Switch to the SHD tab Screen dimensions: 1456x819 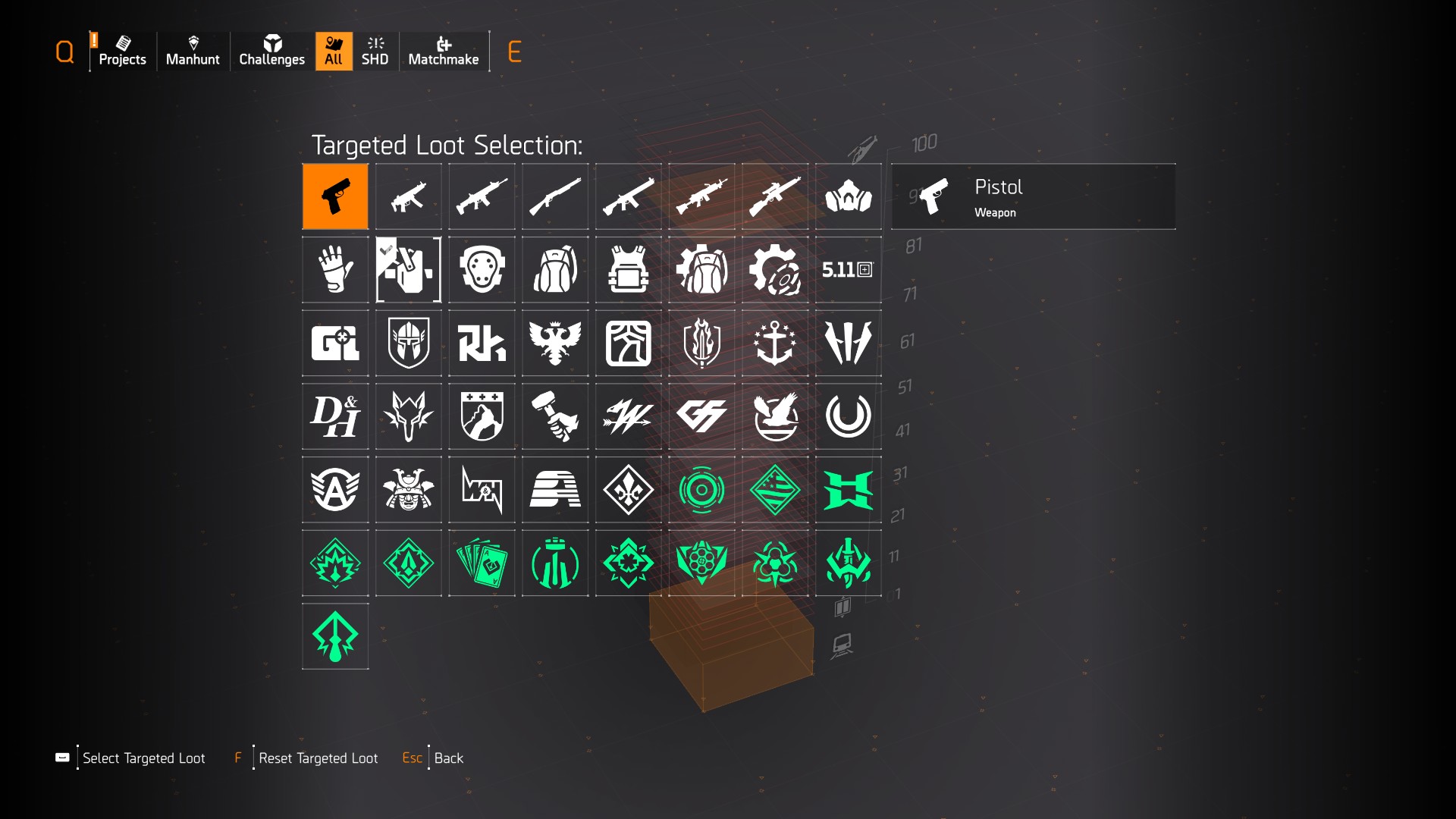click(375, 51)
